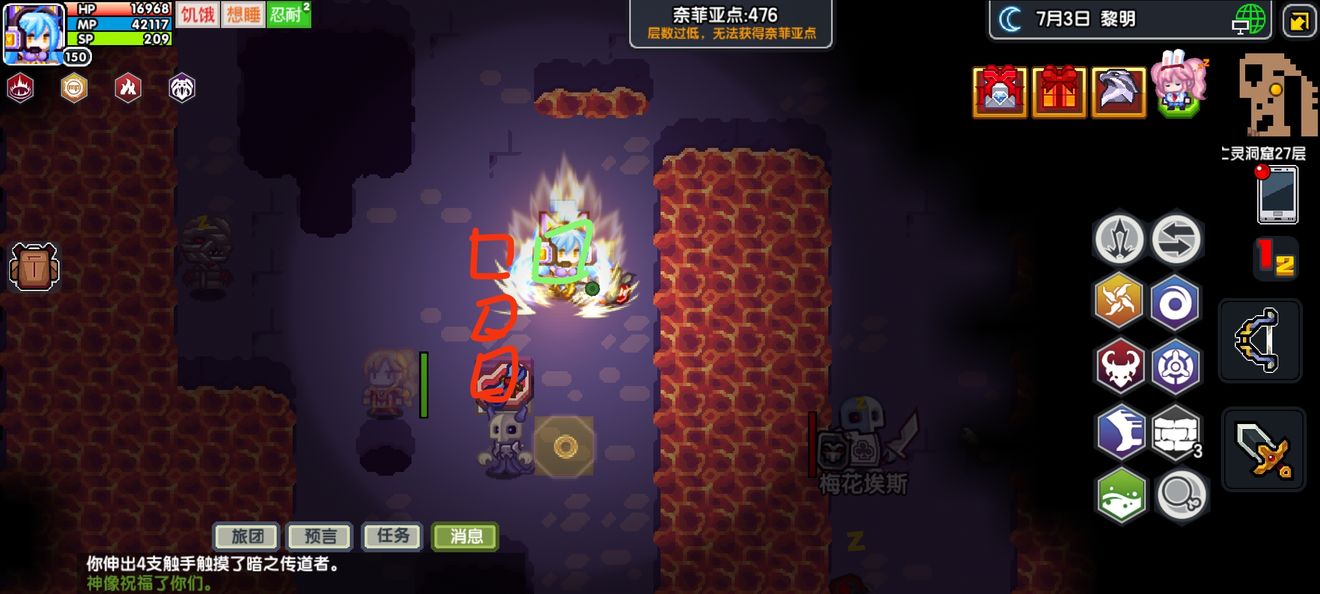Select the bow weapon slot
Image resolution: width=1320 pixels, height=594 pixels.
[1261, 340]
